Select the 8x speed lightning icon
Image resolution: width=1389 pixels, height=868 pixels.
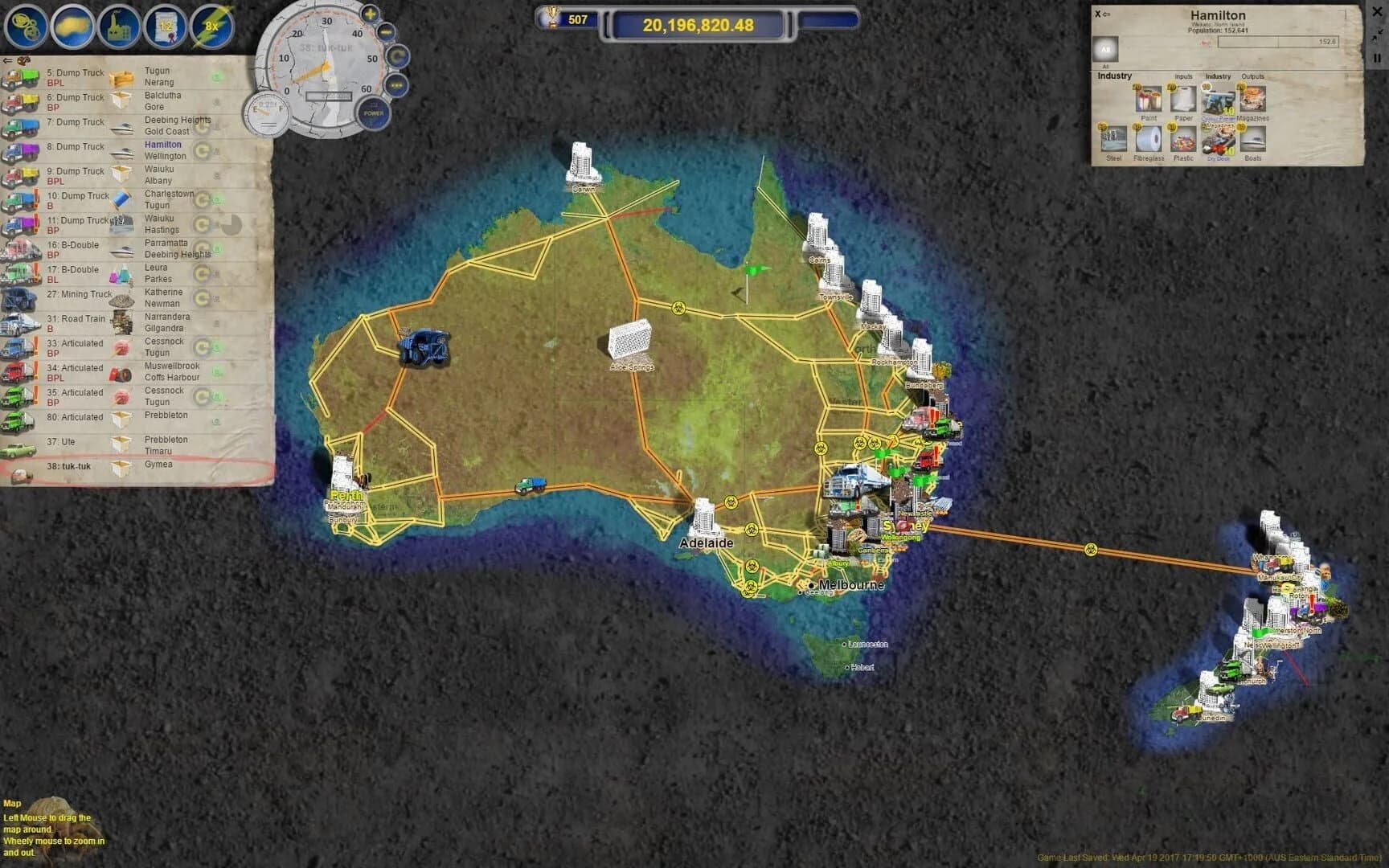[211, 24]
